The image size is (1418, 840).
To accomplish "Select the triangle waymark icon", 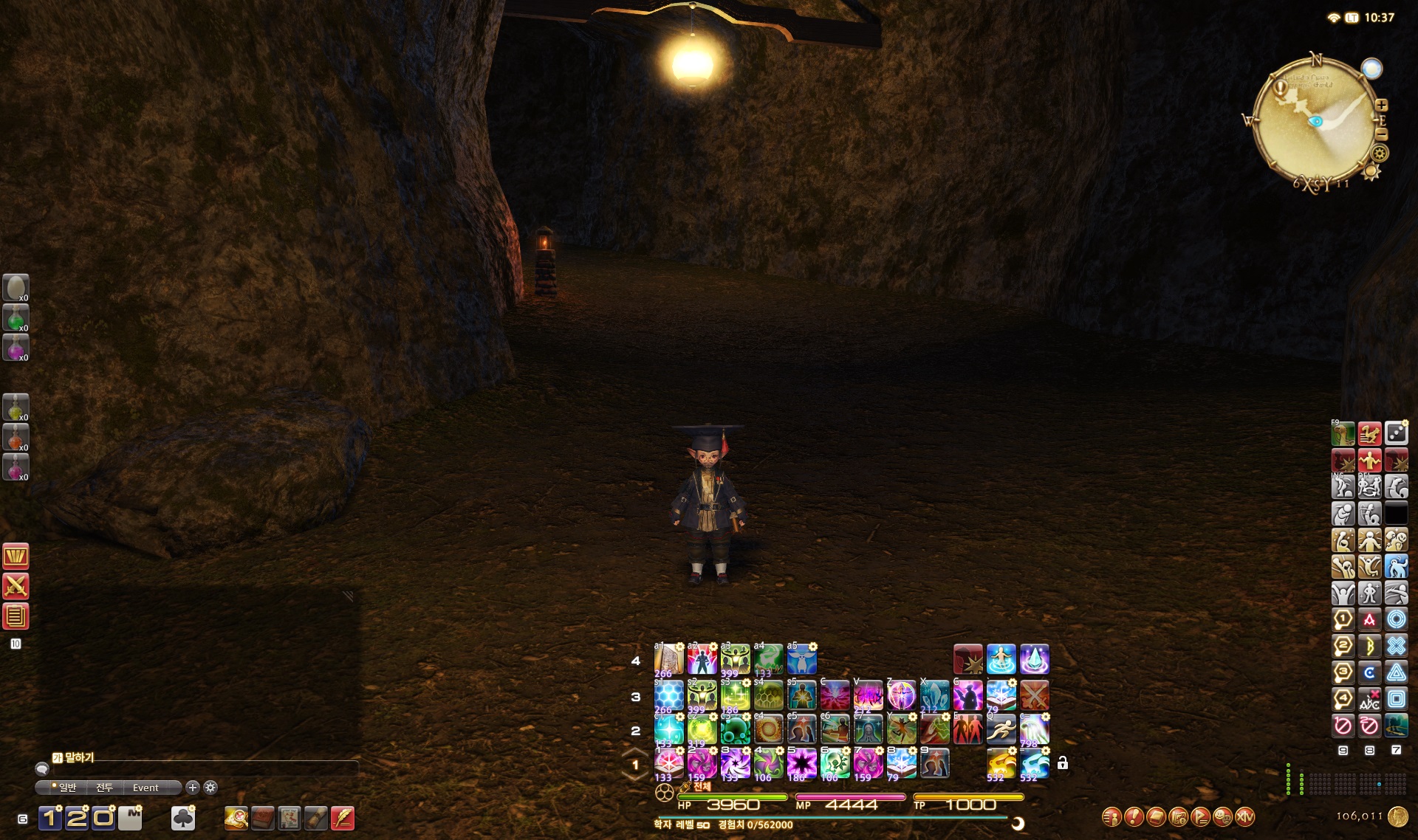I will click(1396, 672).
